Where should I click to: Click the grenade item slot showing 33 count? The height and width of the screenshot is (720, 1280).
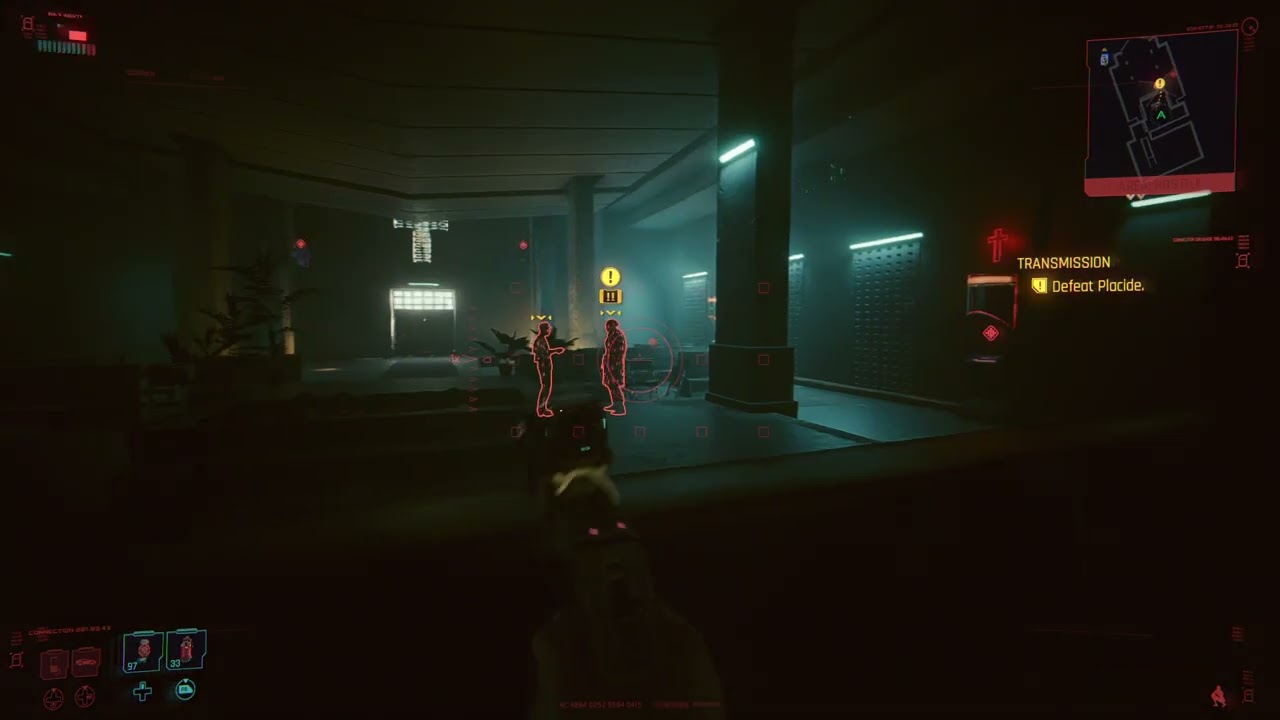point(186,650)
